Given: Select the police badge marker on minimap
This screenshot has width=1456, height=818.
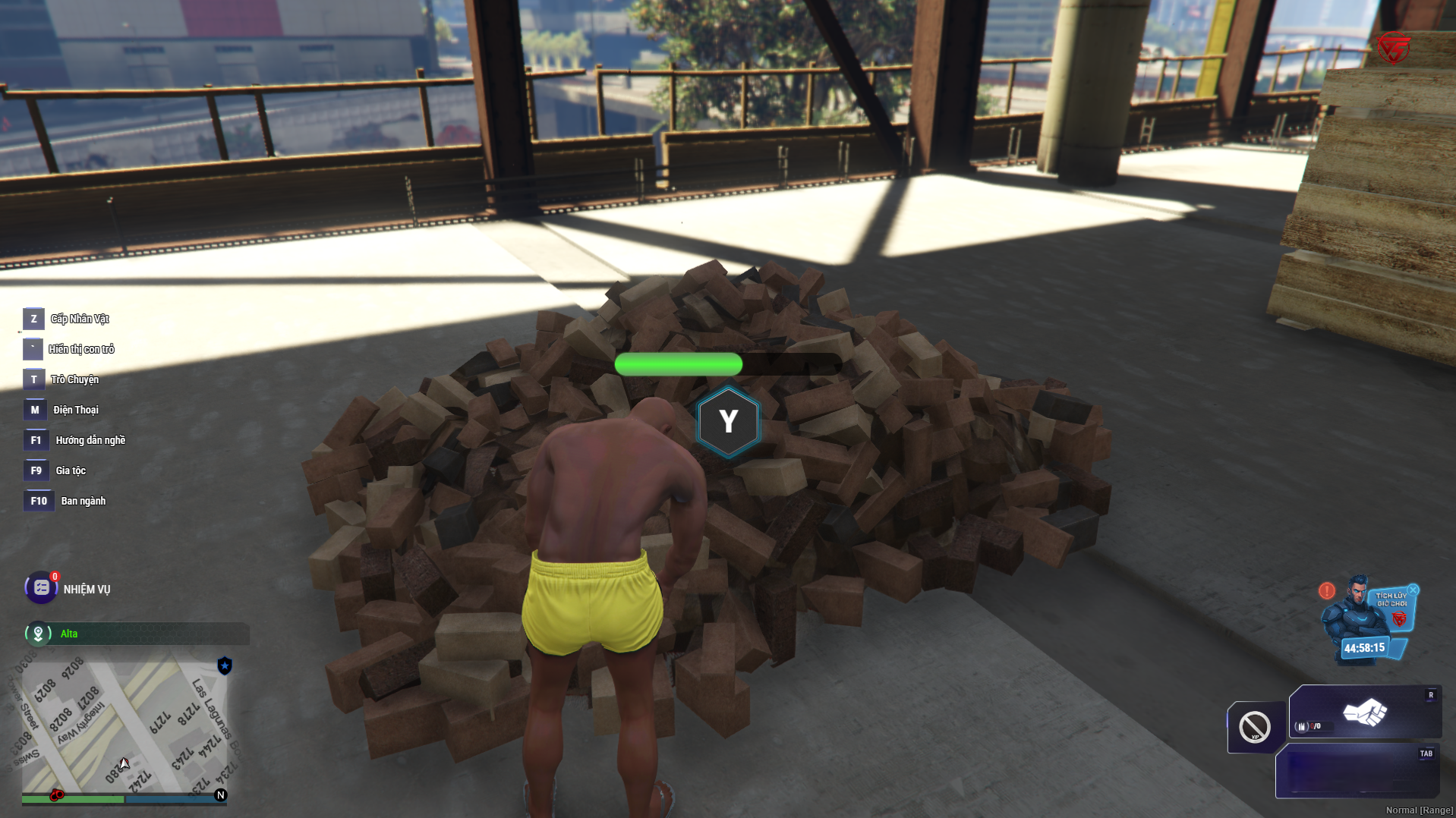Looking at the screenshot, I should (225, 666).
